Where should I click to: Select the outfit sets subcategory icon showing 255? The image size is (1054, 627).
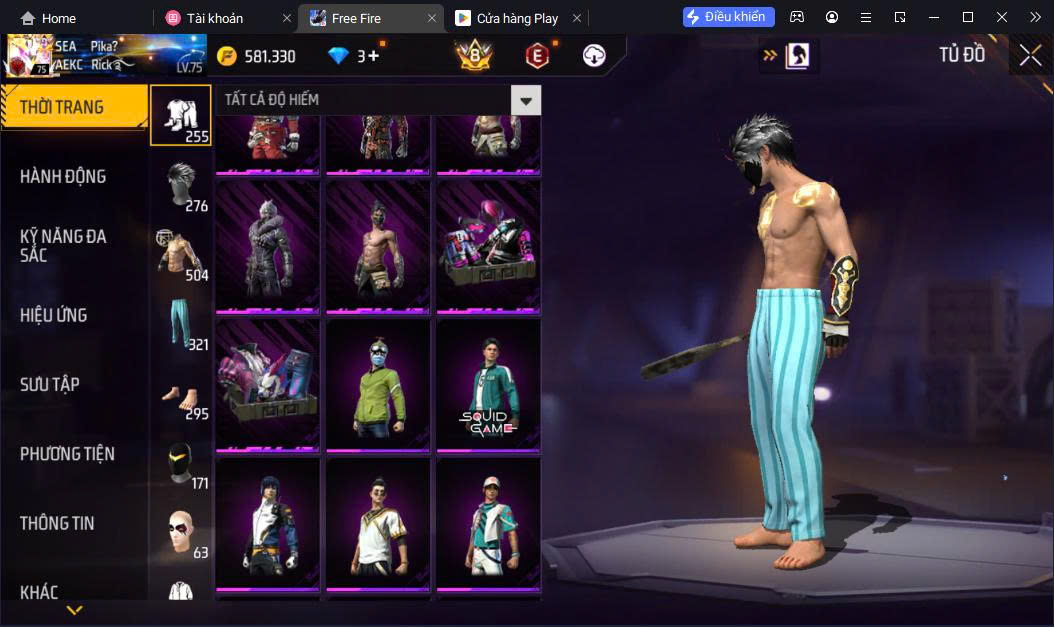[x=181, y=115]
